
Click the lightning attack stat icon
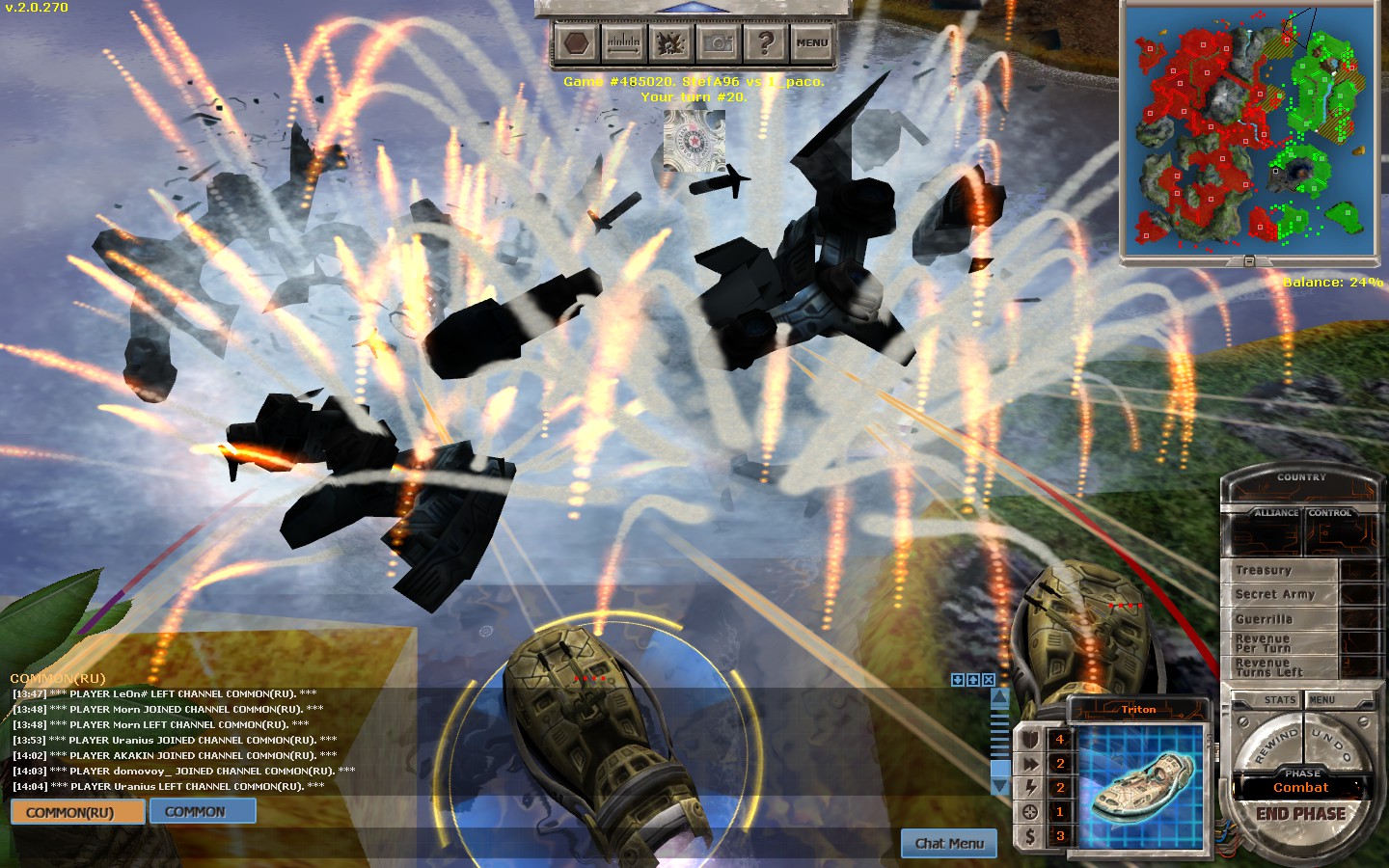[x=1030, y=787]
